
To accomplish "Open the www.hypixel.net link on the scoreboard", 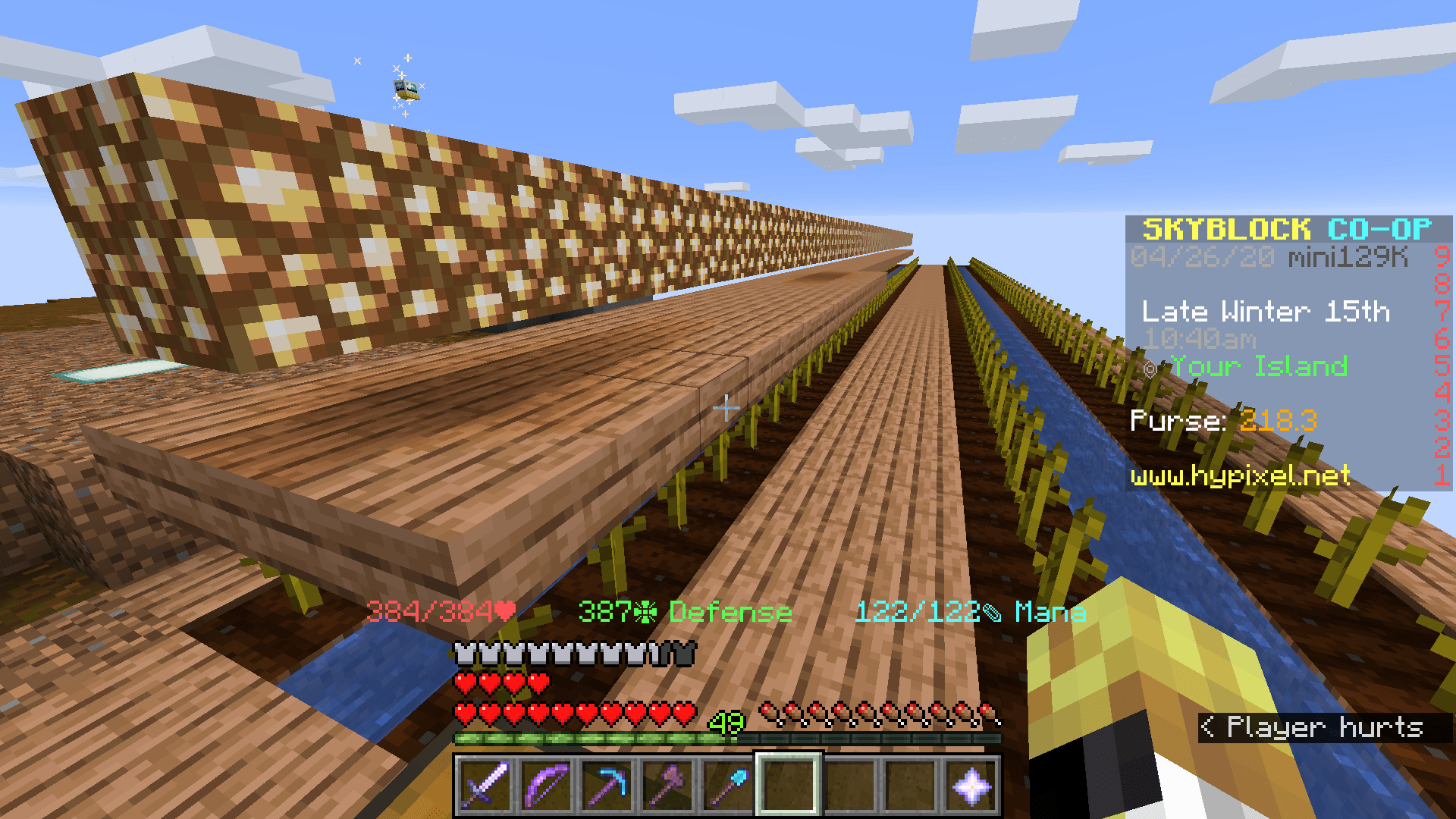I will click(x=1239, y=476).
